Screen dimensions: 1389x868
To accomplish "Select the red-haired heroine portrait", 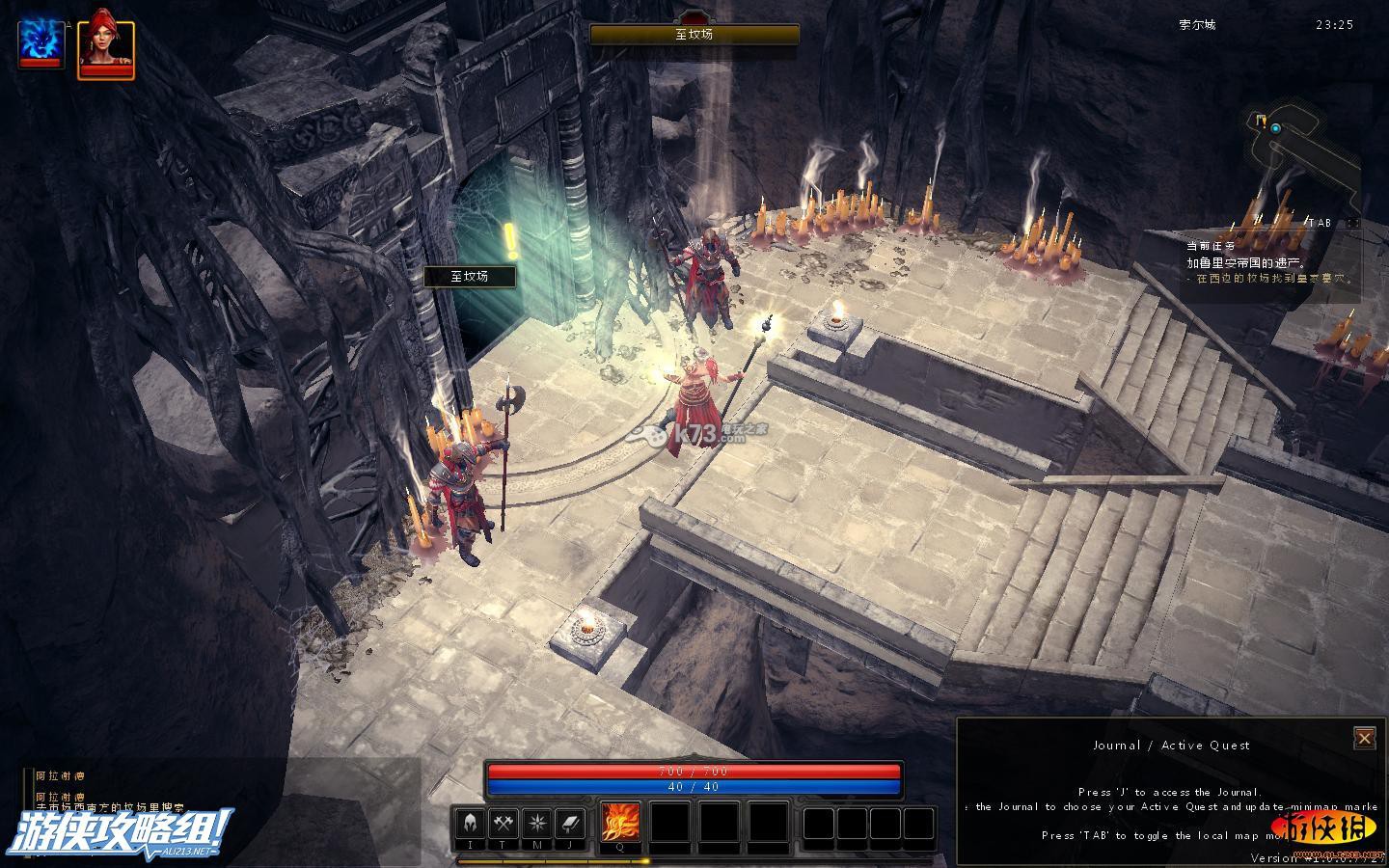I will (105, 44).
